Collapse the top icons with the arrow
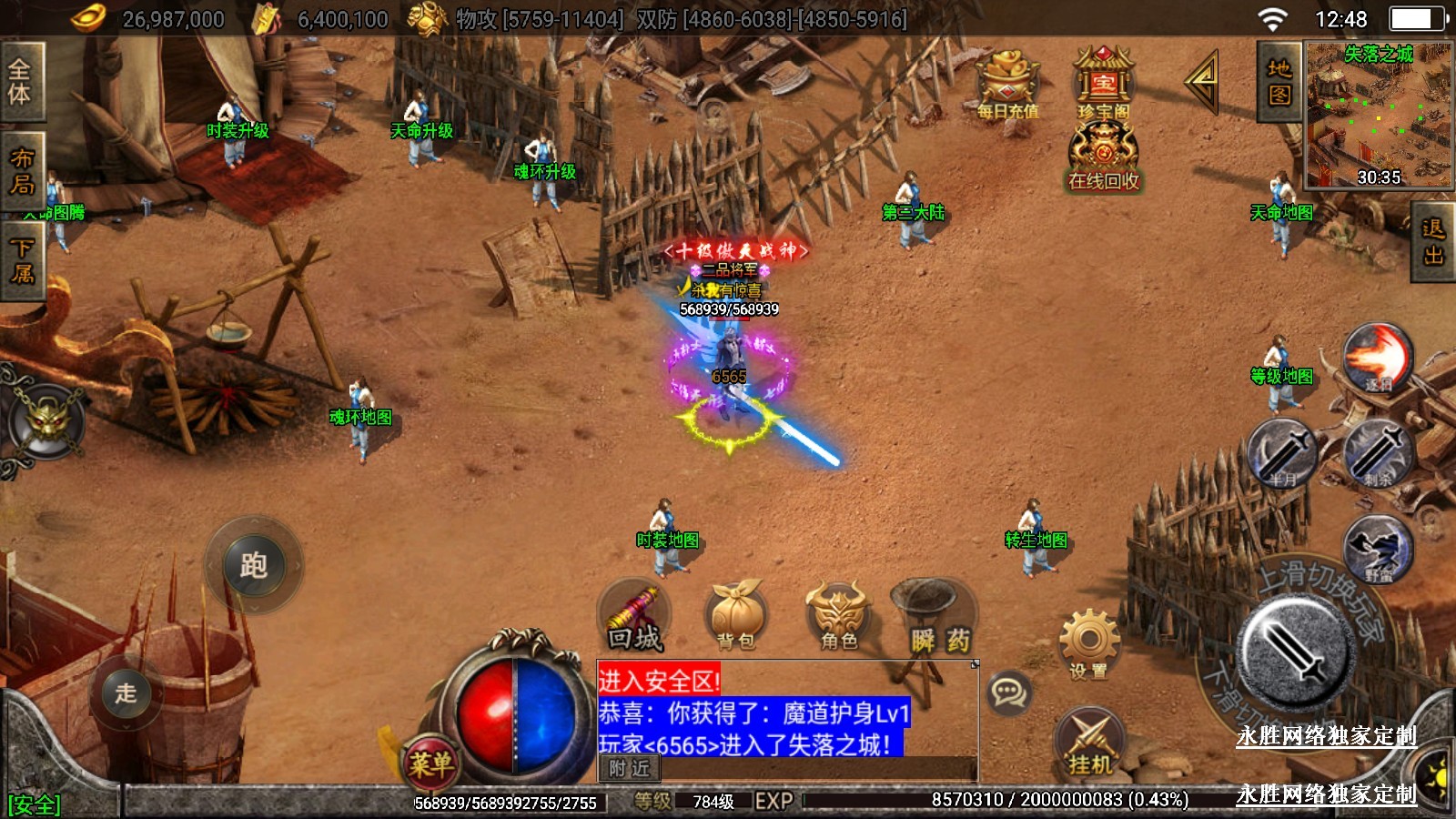1456x819 pixels. click(x=1202, y=82)
